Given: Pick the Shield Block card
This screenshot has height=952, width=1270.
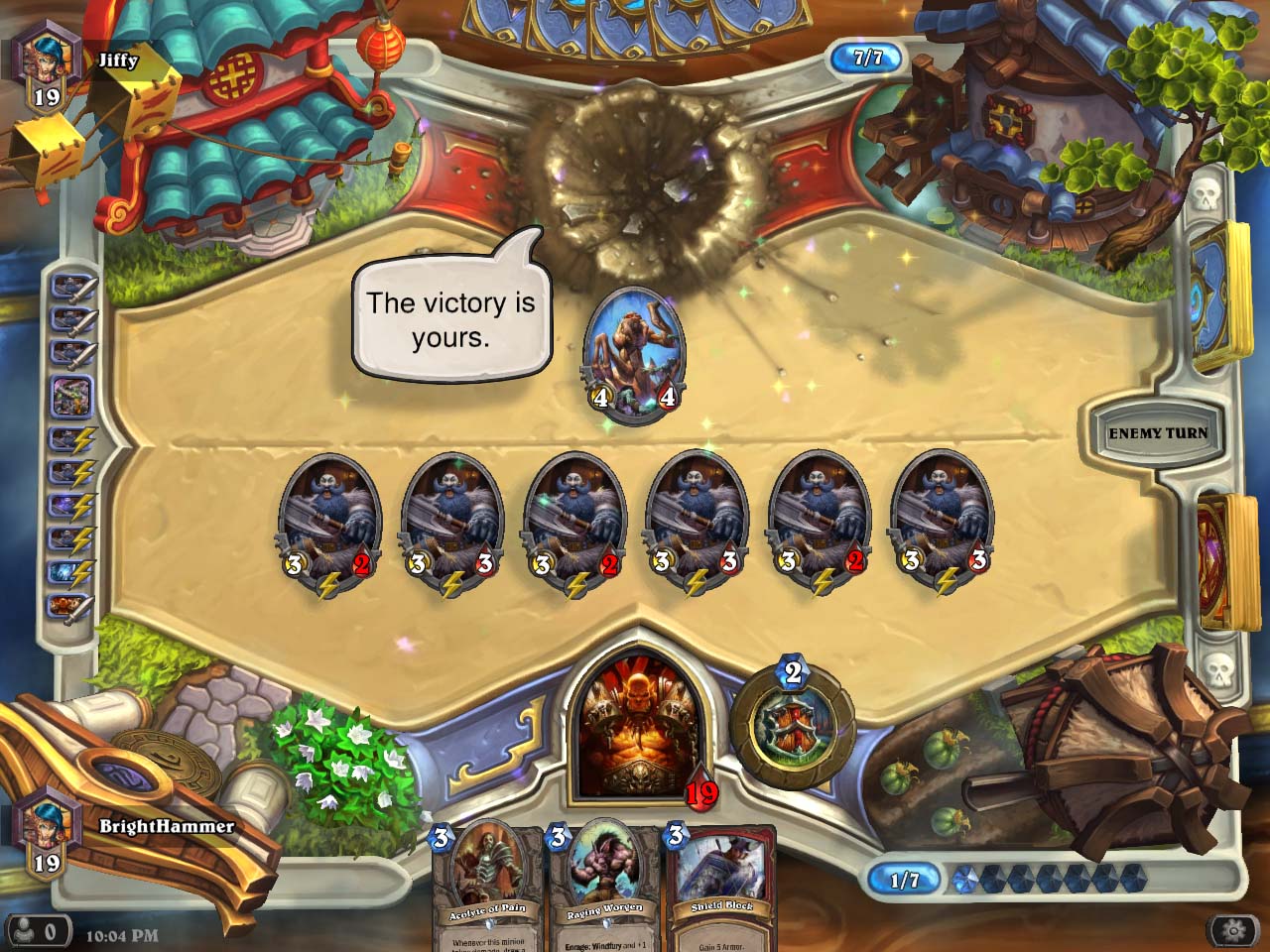Looking at the screenshot, I should (721, 883).
